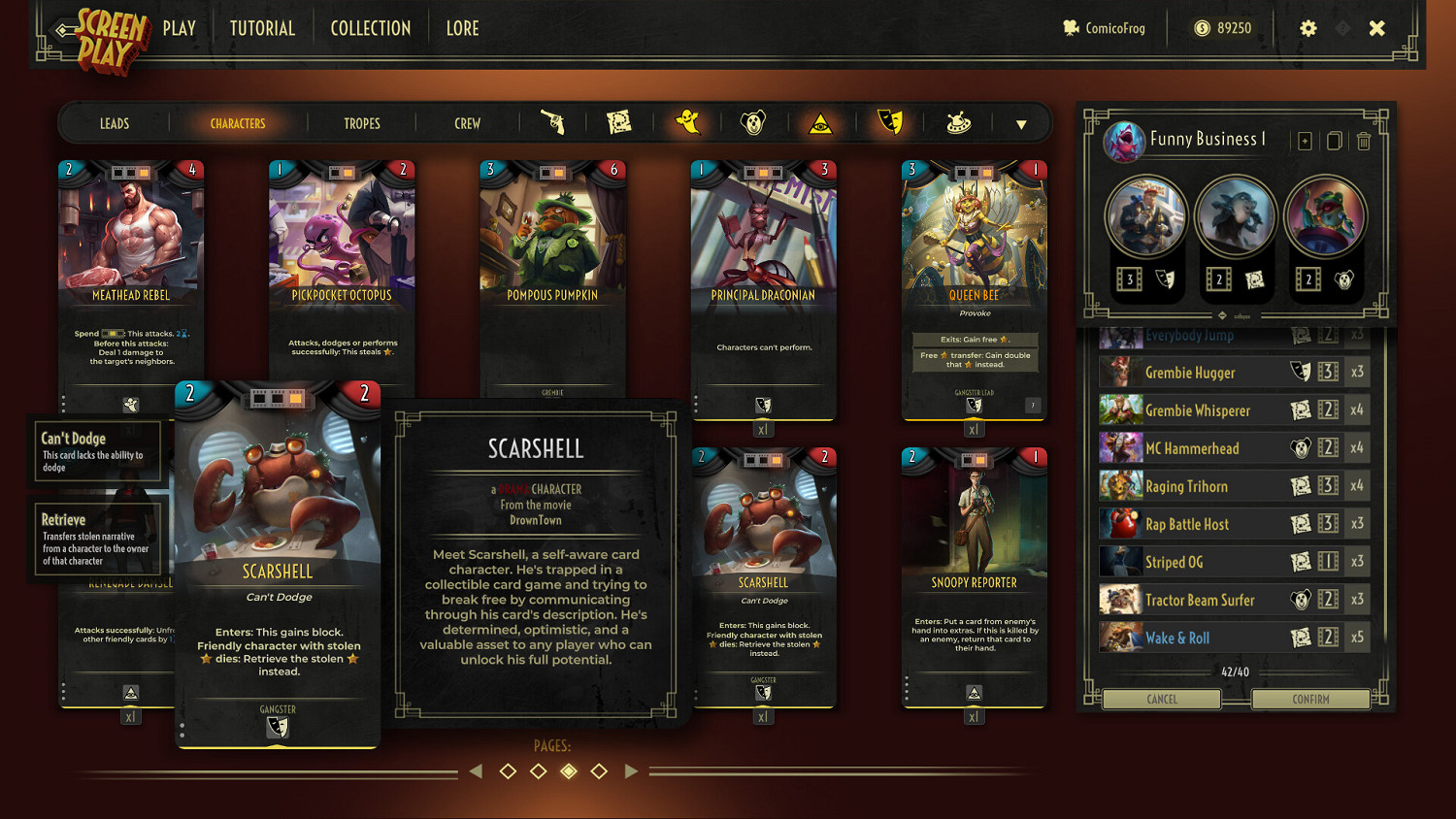This screenshot has width=1456, height=819.
Task: Select the fourth page diamond marker
Action: [599, 770]
